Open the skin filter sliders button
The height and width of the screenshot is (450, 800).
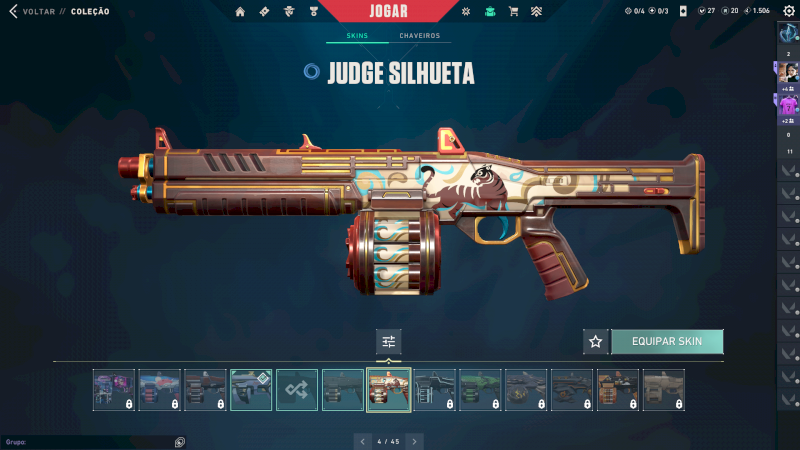(389, 341)
